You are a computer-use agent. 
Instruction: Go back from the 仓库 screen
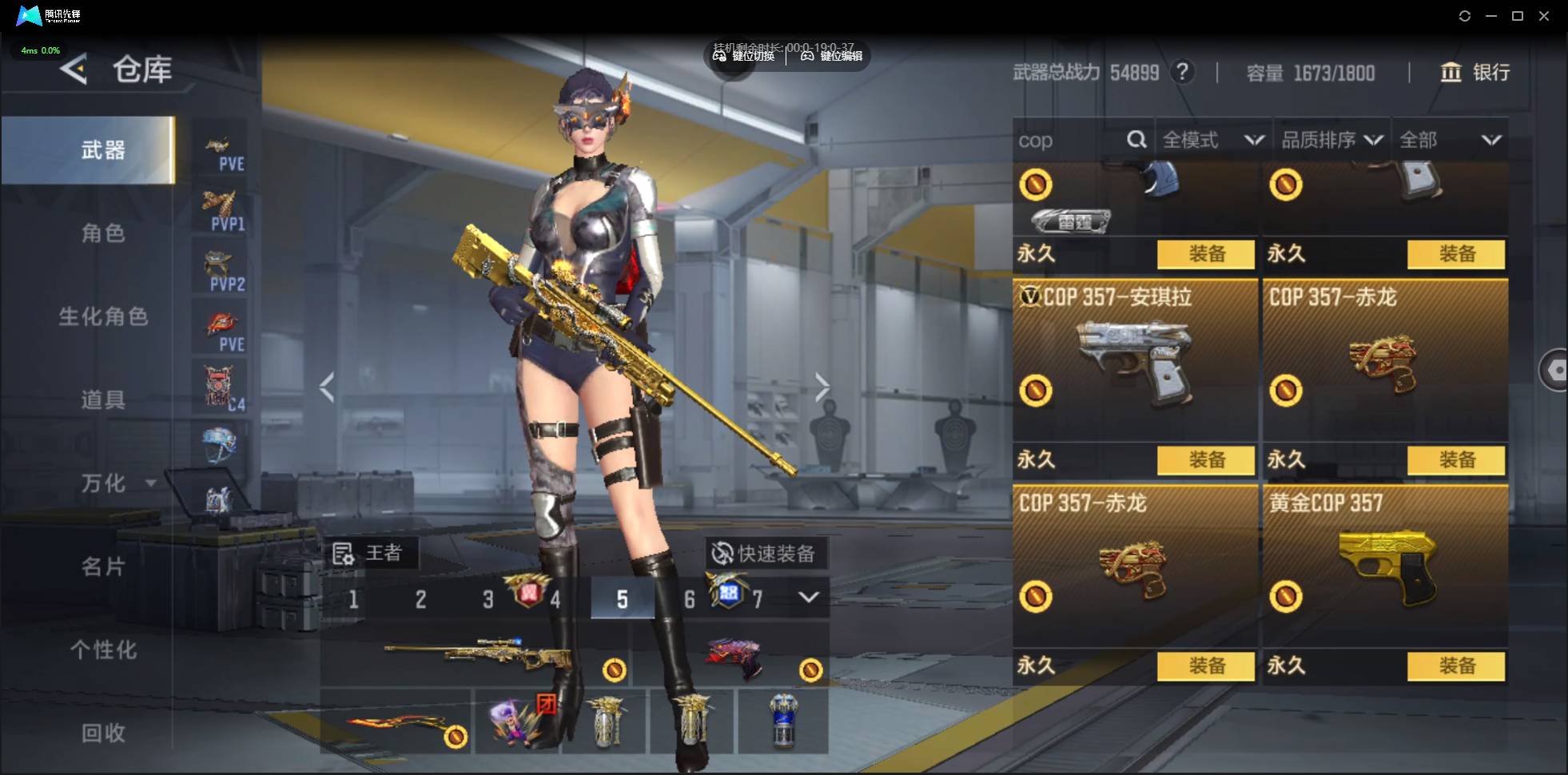pyautogui.click(x=74, y=70)
